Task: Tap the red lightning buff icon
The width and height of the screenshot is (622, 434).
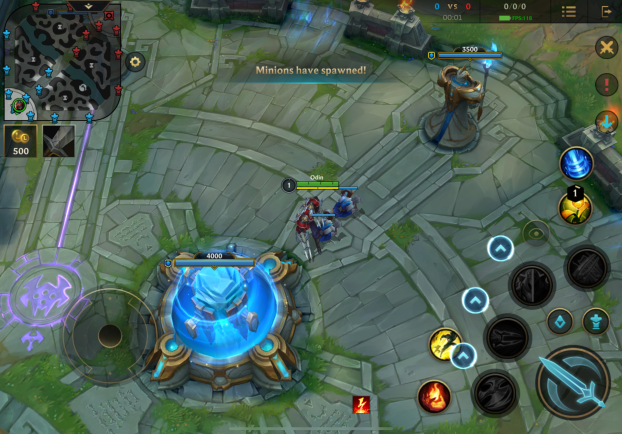Action: pyautogui.click(x=361, y=405)
